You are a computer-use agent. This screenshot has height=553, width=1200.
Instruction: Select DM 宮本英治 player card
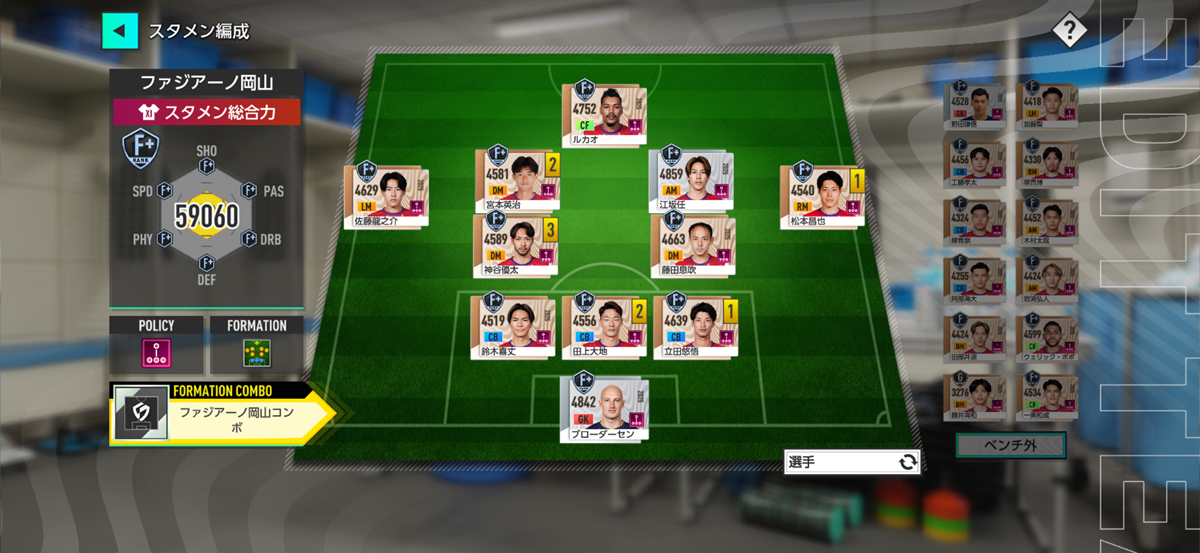[516, 180]
